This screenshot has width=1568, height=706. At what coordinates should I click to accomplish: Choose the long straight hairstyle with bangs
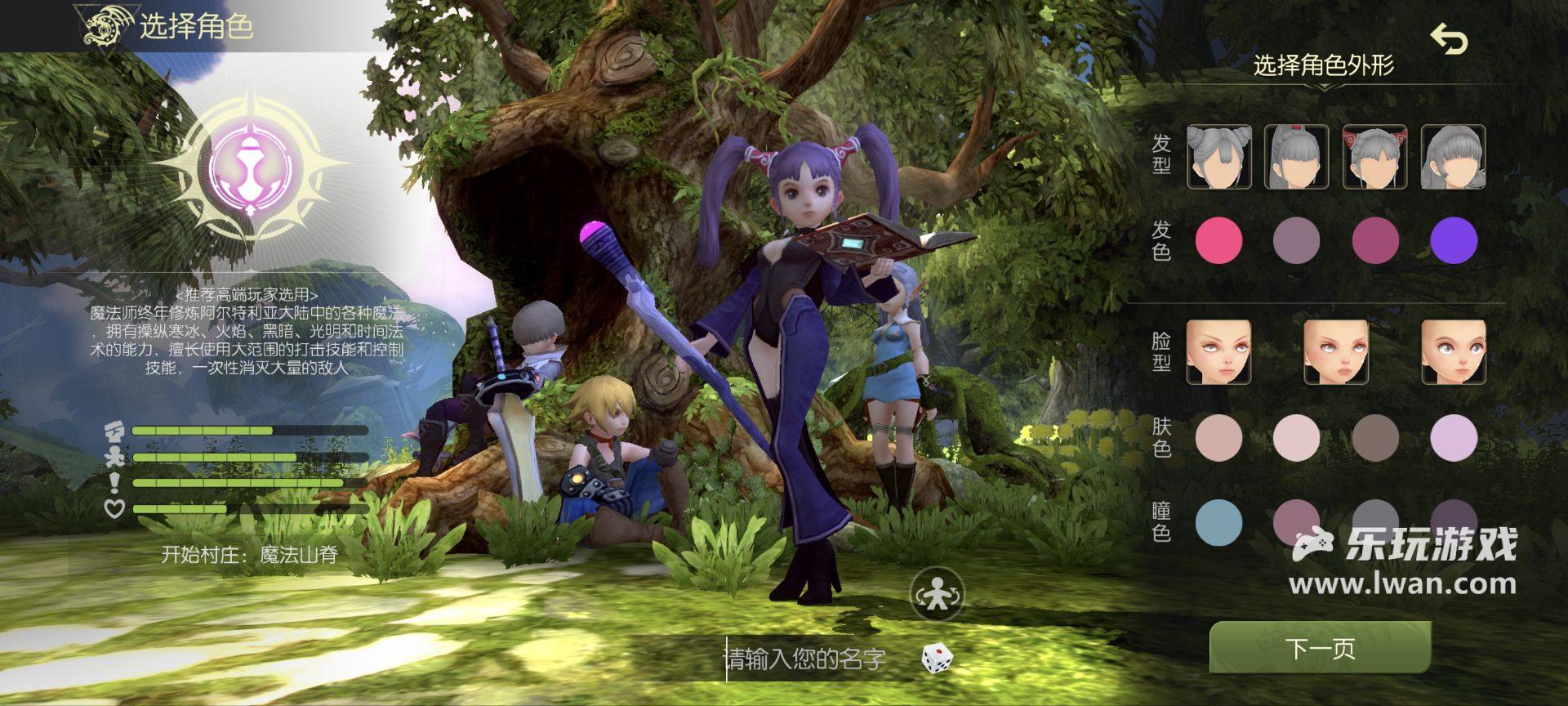pyautogui.click(x=1453, y=158)
